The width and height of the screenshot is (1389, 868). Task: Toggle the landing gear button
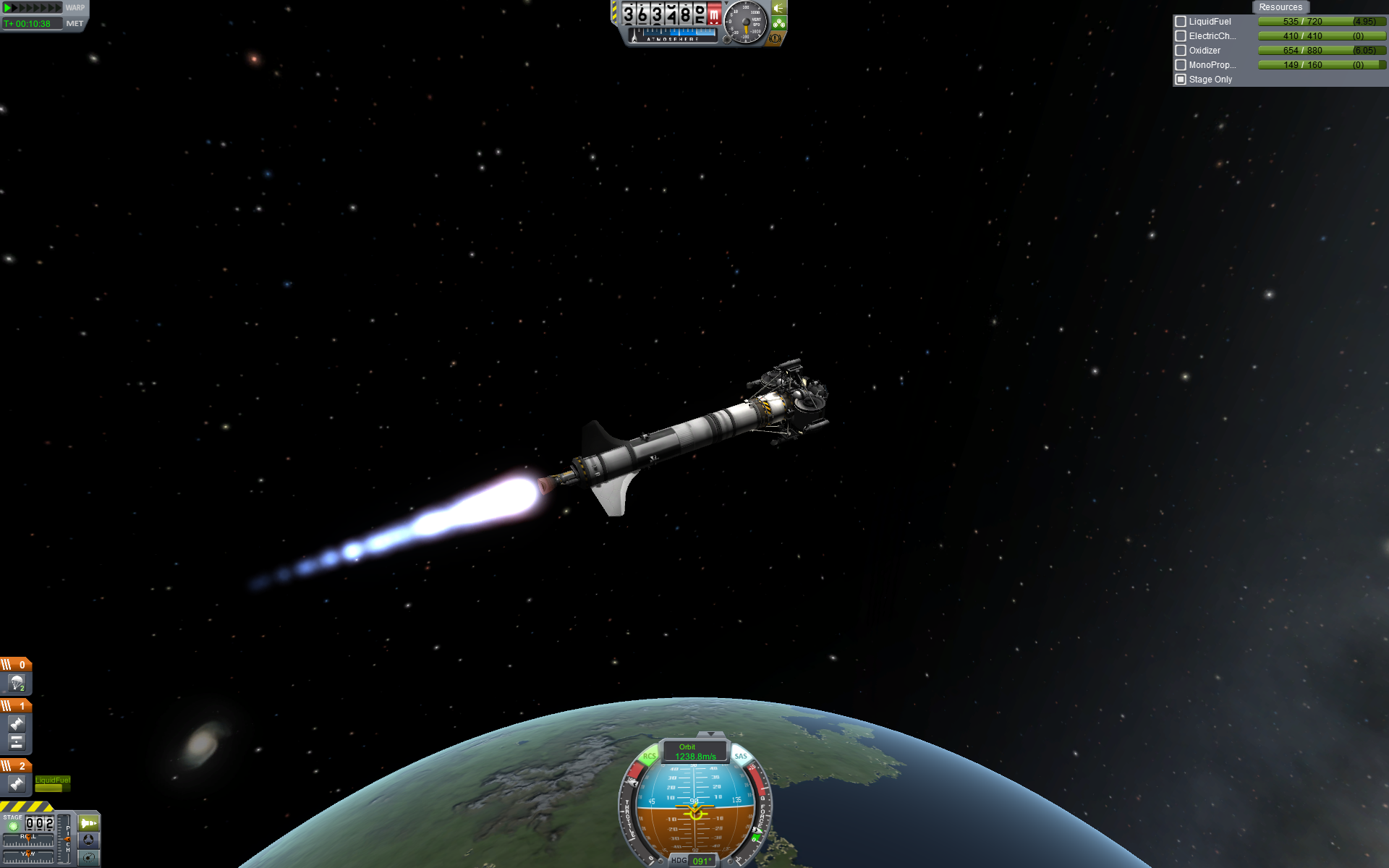[779, 23]
